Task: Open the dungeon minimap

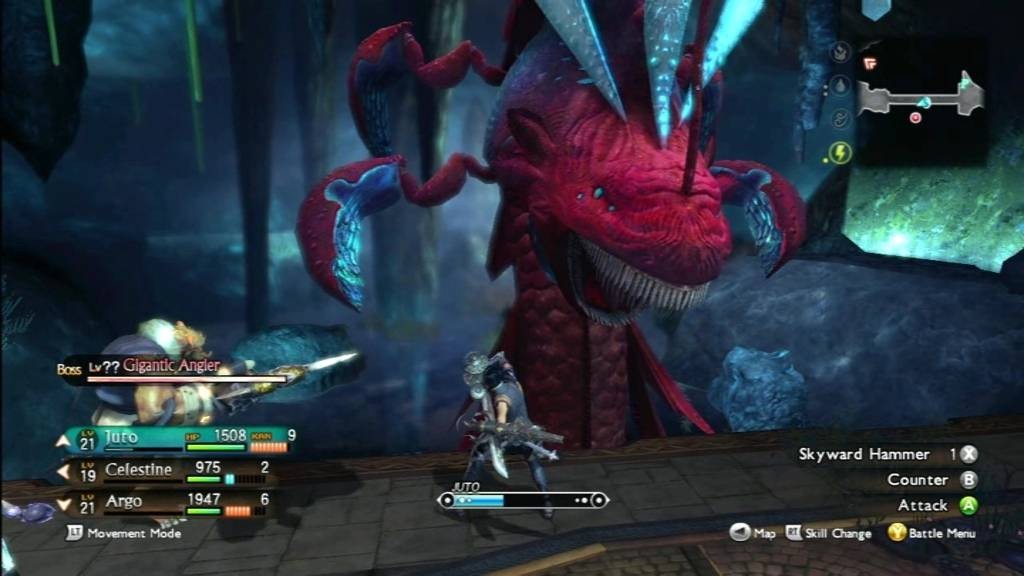Action: coord(920,100)
